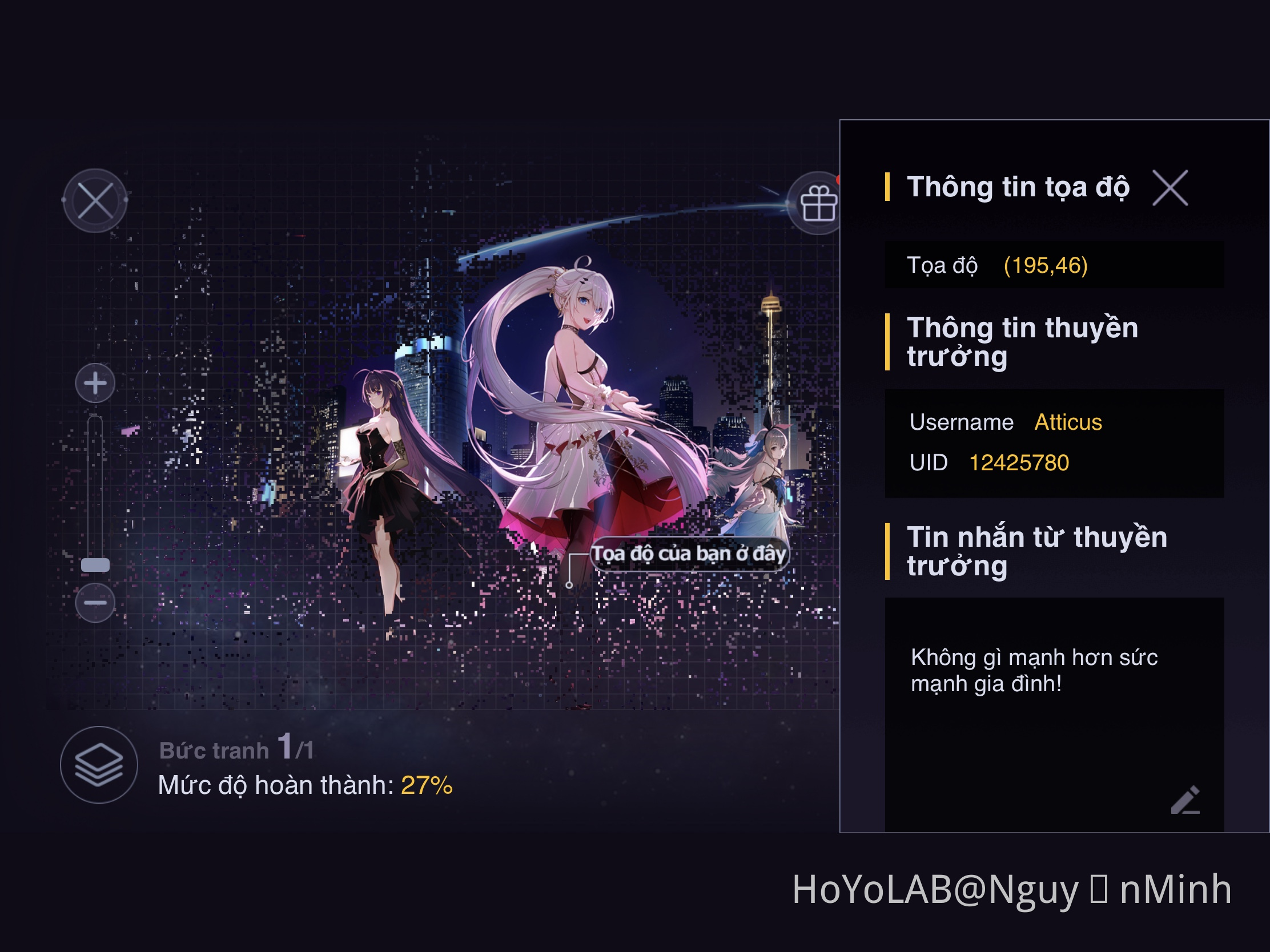Zoom in using the plus button

point(95,383)
